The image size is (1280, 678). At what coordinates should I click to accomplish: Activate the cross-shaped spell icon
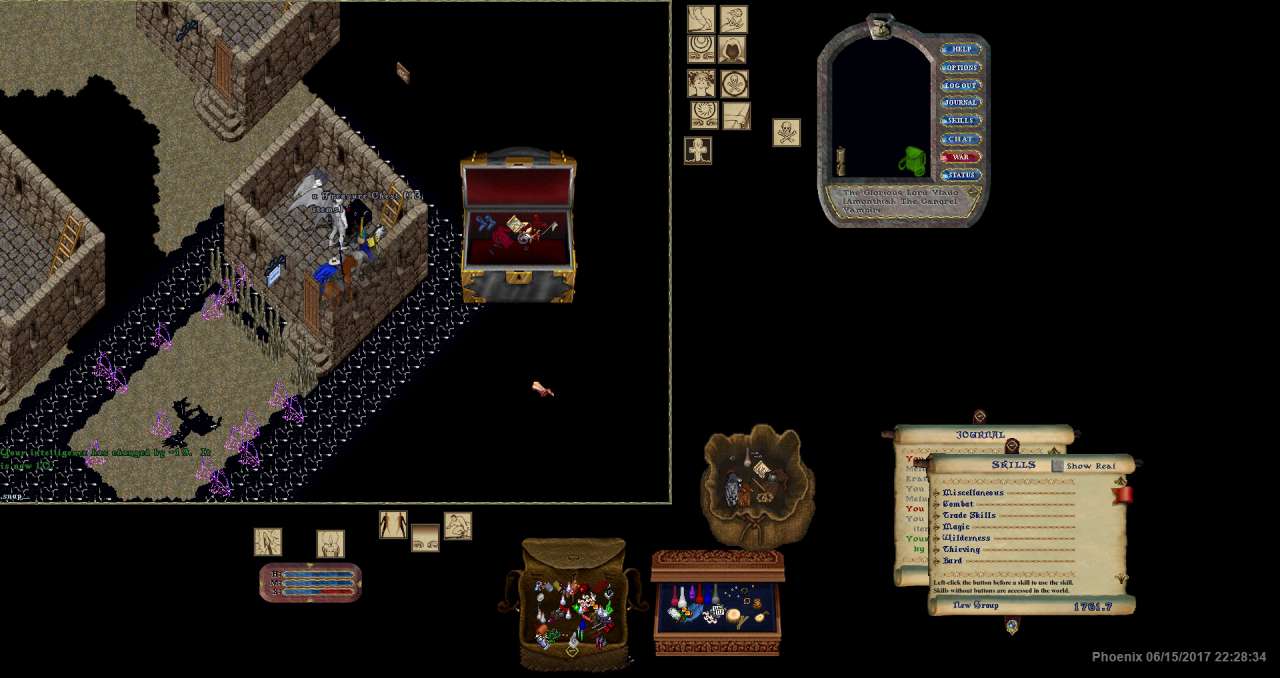(x=698, y=151)
